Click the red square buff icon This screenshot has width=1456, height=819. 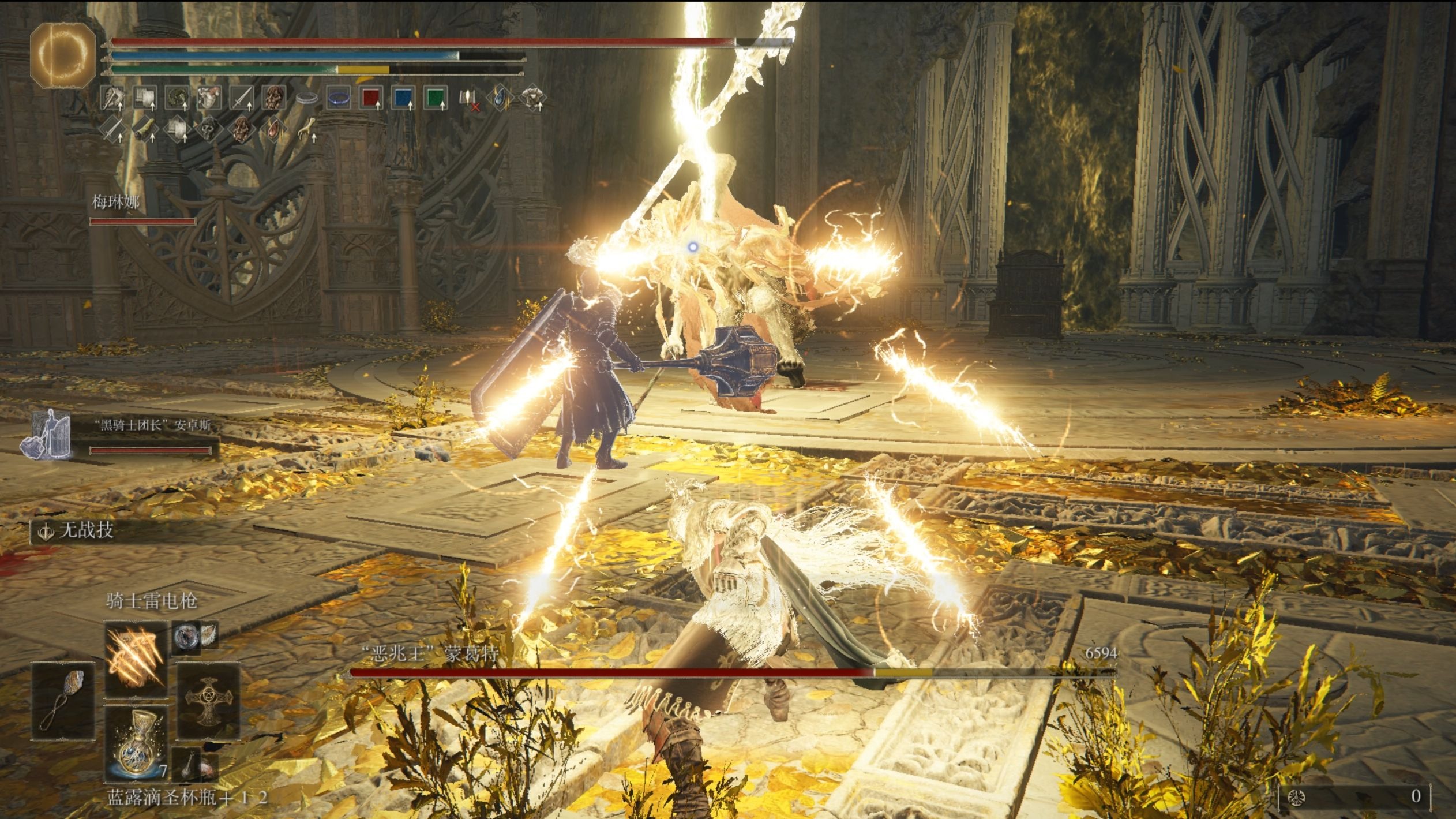[371, 99]
